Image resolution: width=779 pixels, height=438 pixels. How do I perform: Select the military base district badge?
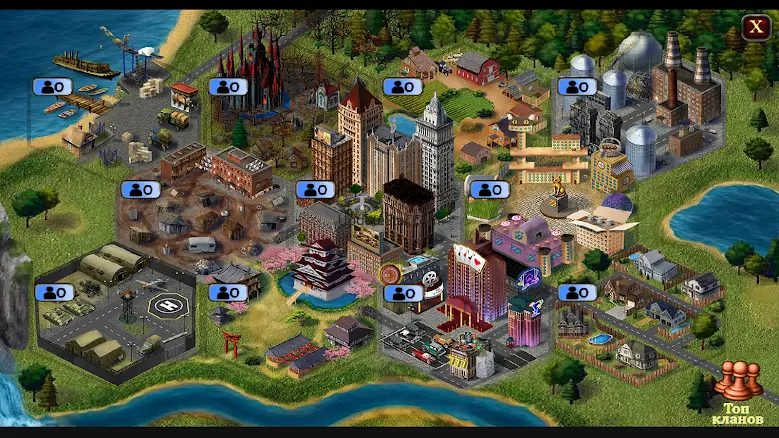(x=54, y=292)
